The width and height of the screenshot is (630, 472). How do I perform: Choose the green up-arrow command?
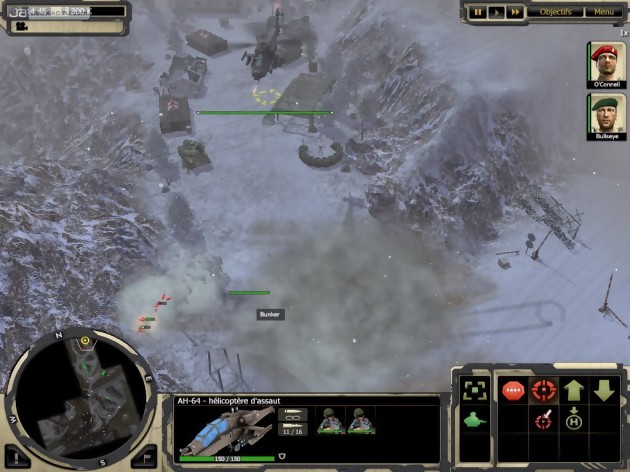point(574,390)
